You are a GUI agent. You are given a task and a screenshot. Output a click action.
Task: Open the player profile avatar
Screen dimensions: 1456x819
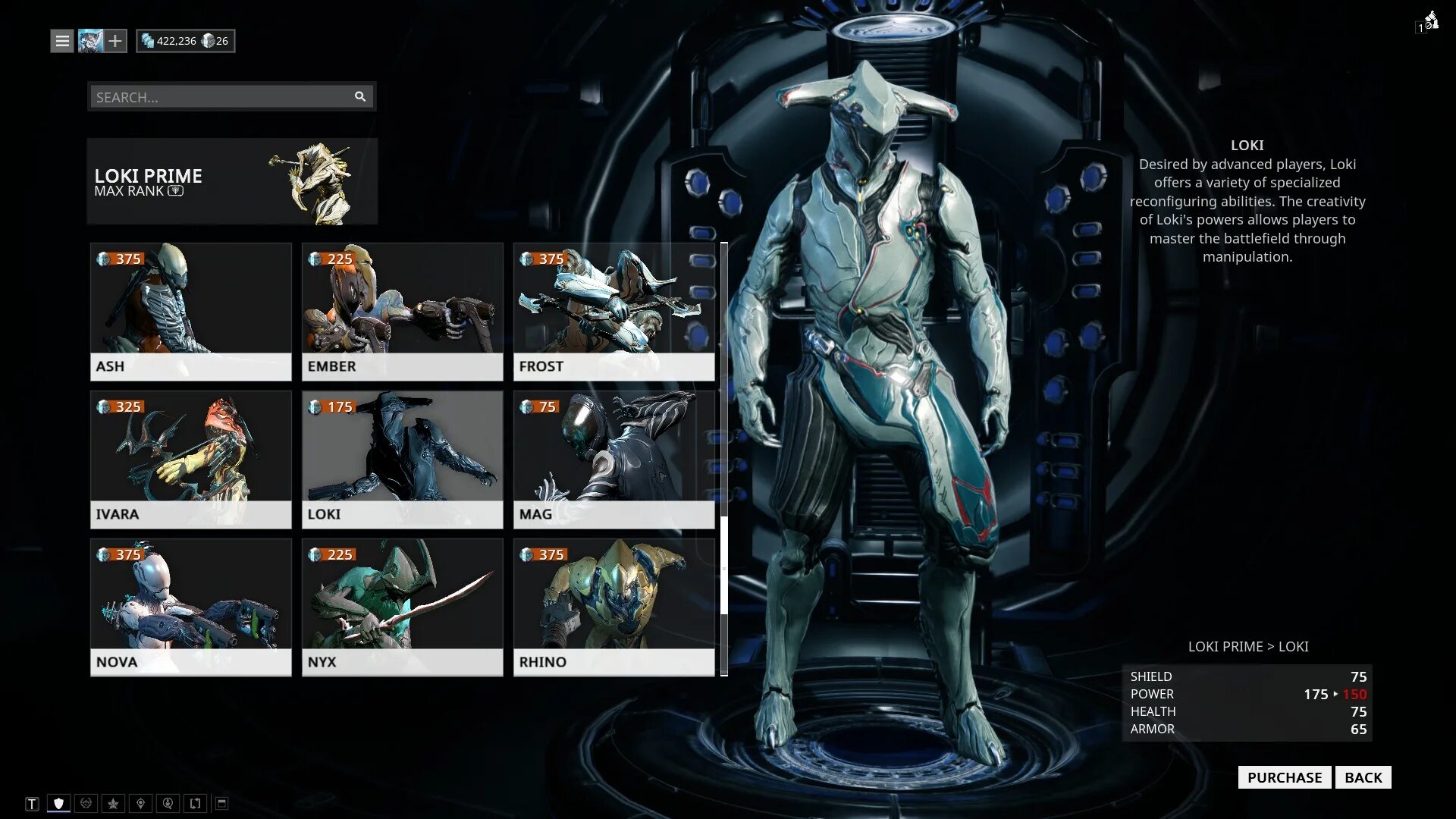tap(90, 41)
